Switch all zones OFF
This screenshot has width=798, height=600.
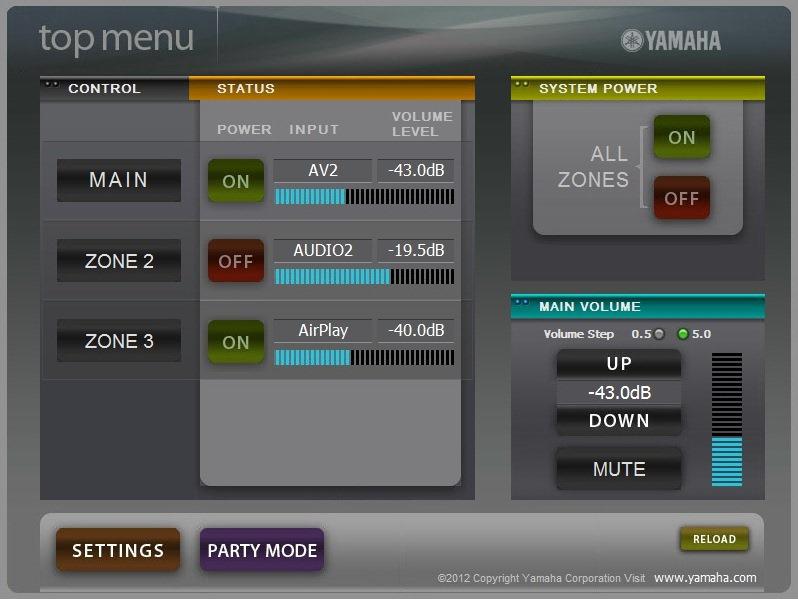682,198
